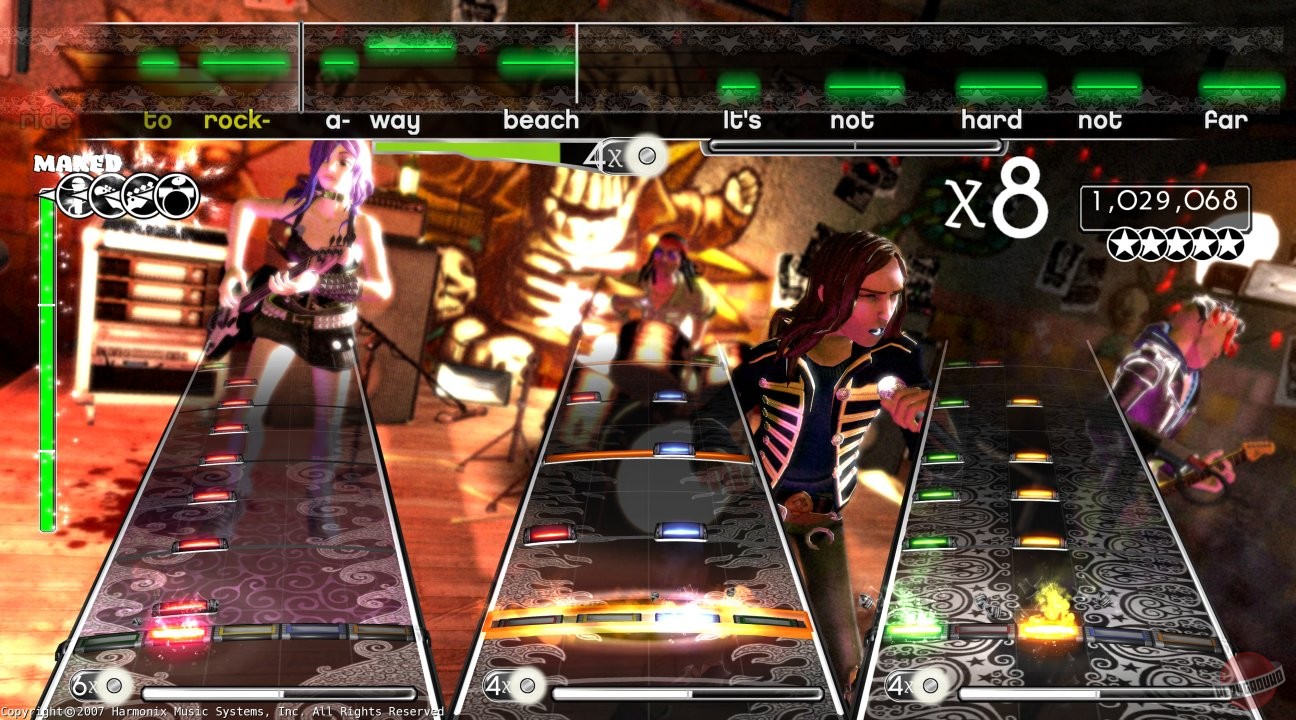Click the score counter 1,029,068
The width and height of the screenshot is (1296, 720).
coord(1166,201)
